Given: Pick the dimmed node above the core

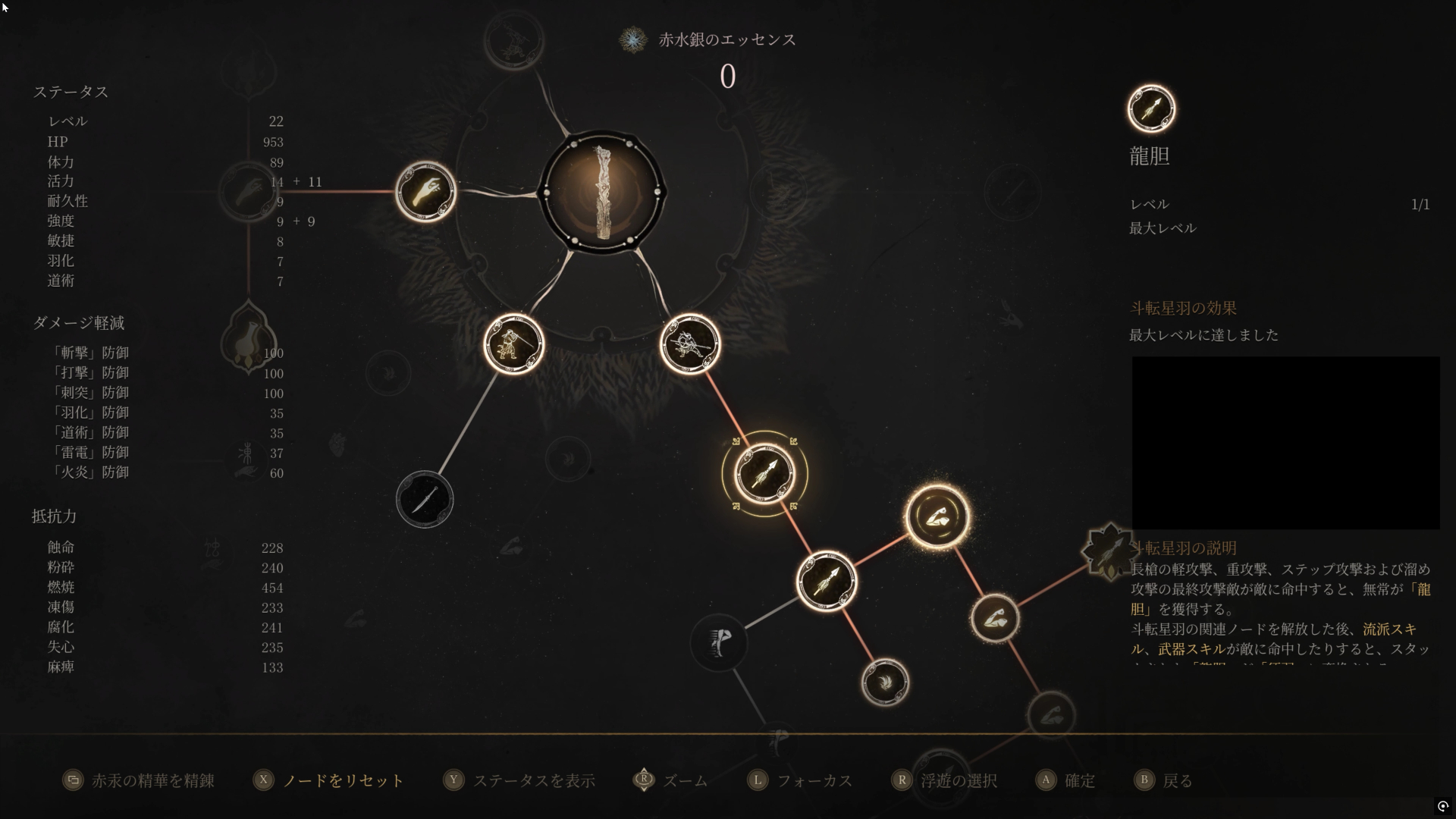Looking at the screenshot, I should tap(514, 39).
